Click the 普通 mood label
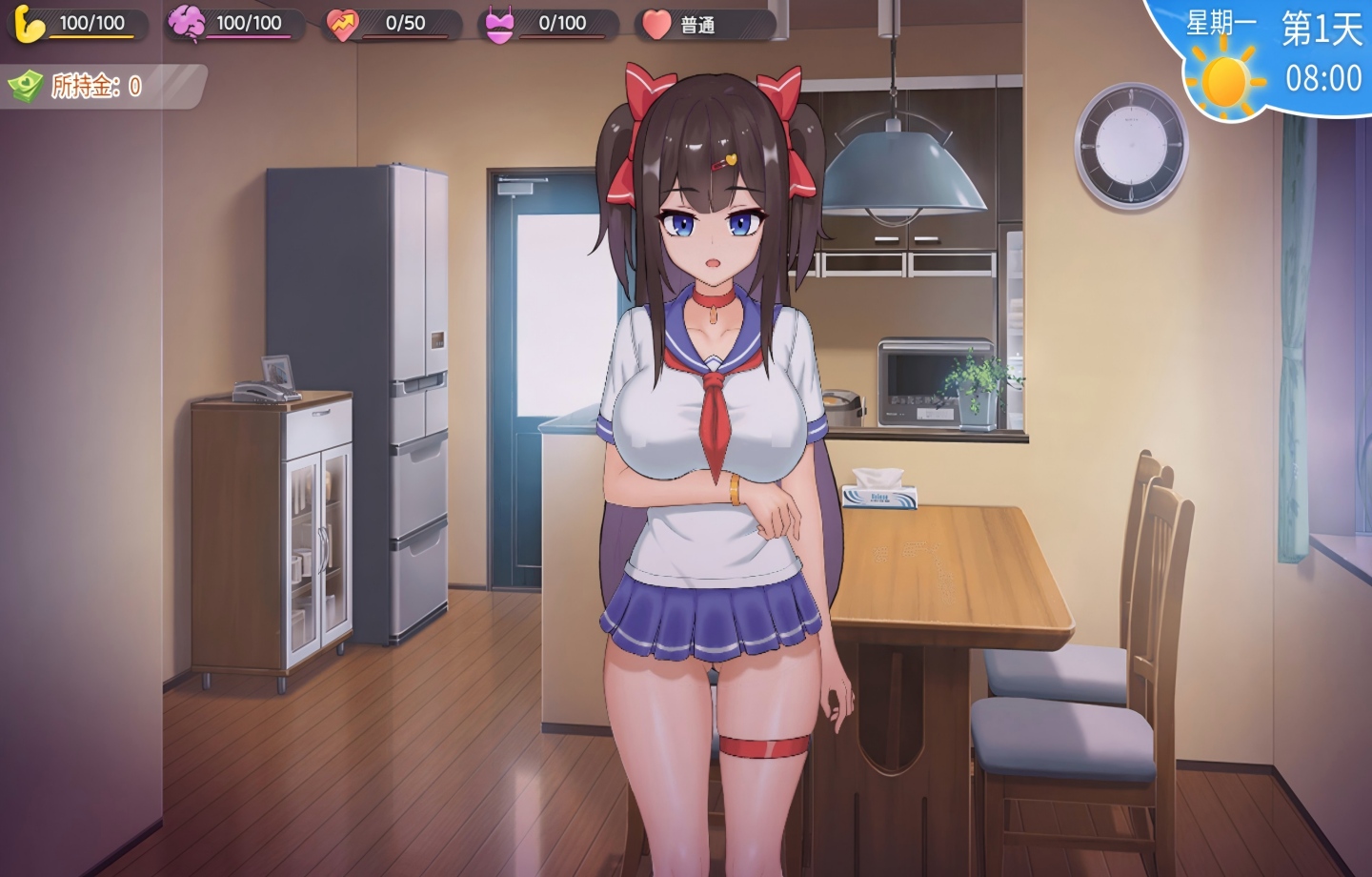 [700, 27]
